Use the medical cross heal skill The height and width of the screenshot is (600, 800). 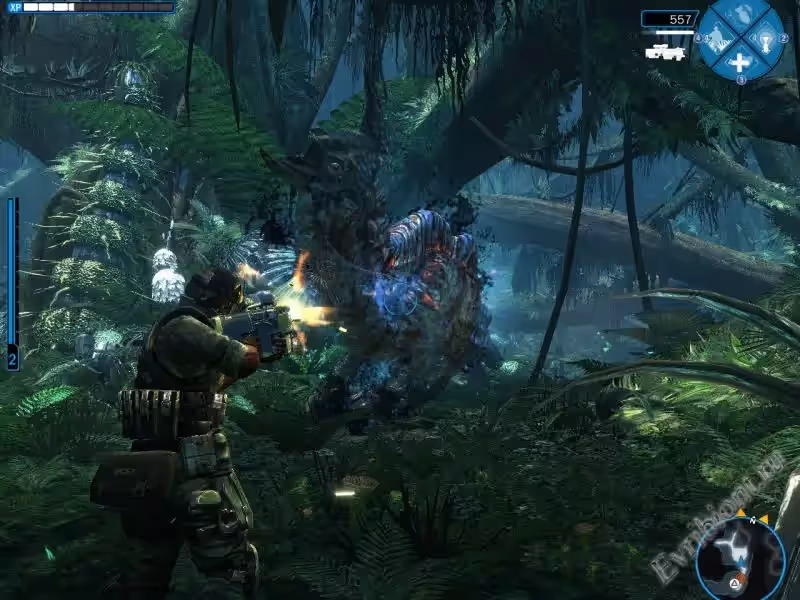741,62
